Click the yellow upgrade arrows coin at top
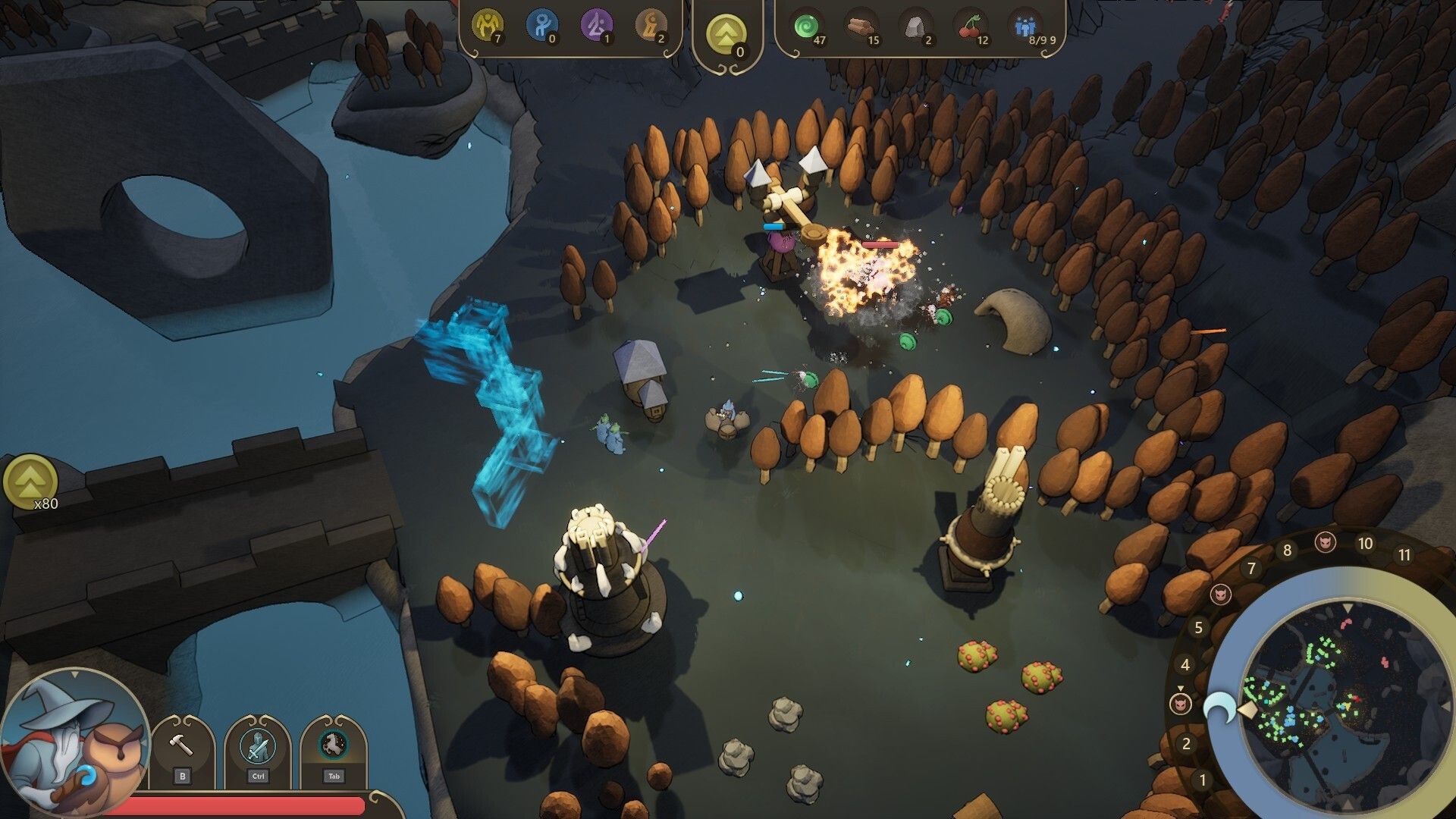This screenshot has height=819, width=1456. click(726, 35)
